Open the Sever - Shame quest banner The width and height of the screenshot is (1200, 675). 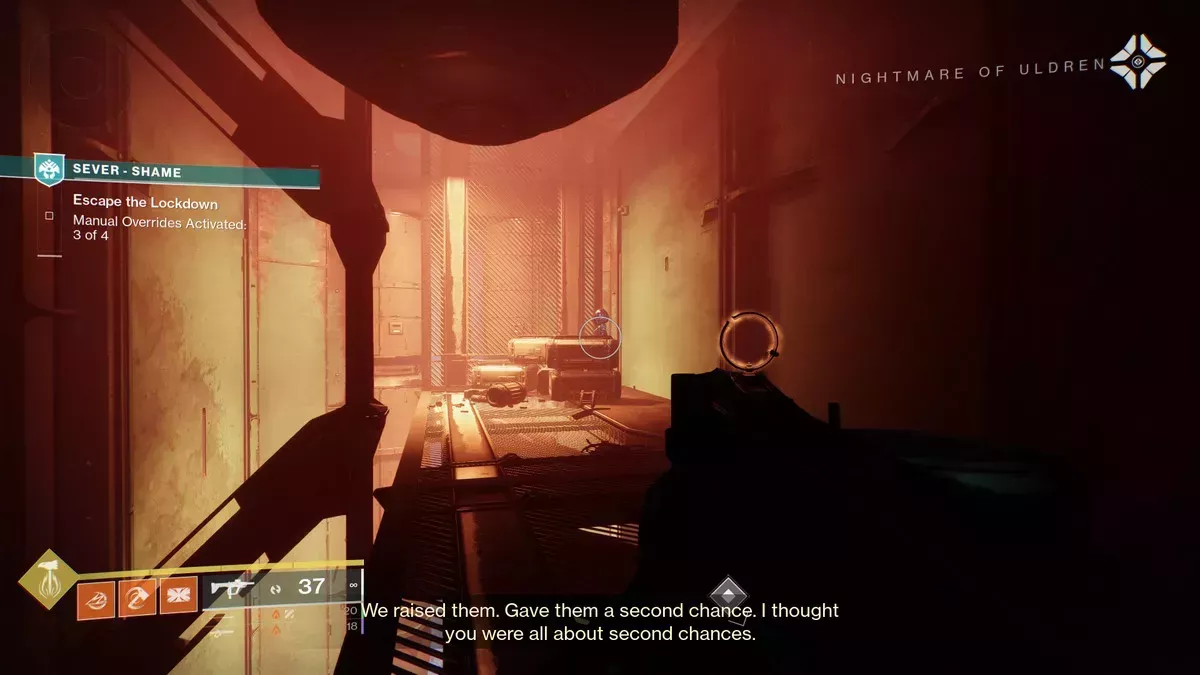click(x=180, y=172)
